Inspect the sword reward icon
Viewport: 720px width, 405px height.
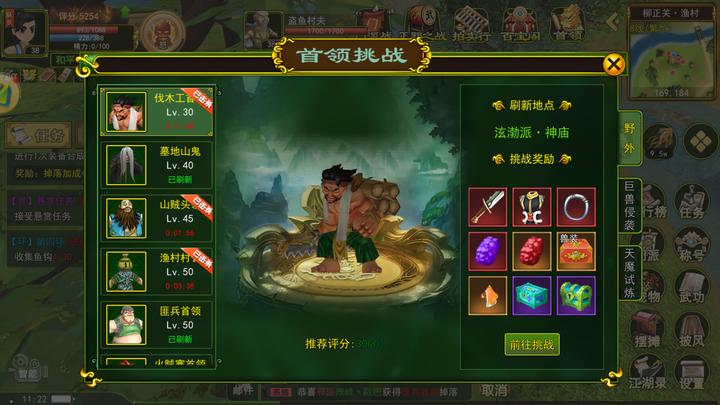coord(487,206)
